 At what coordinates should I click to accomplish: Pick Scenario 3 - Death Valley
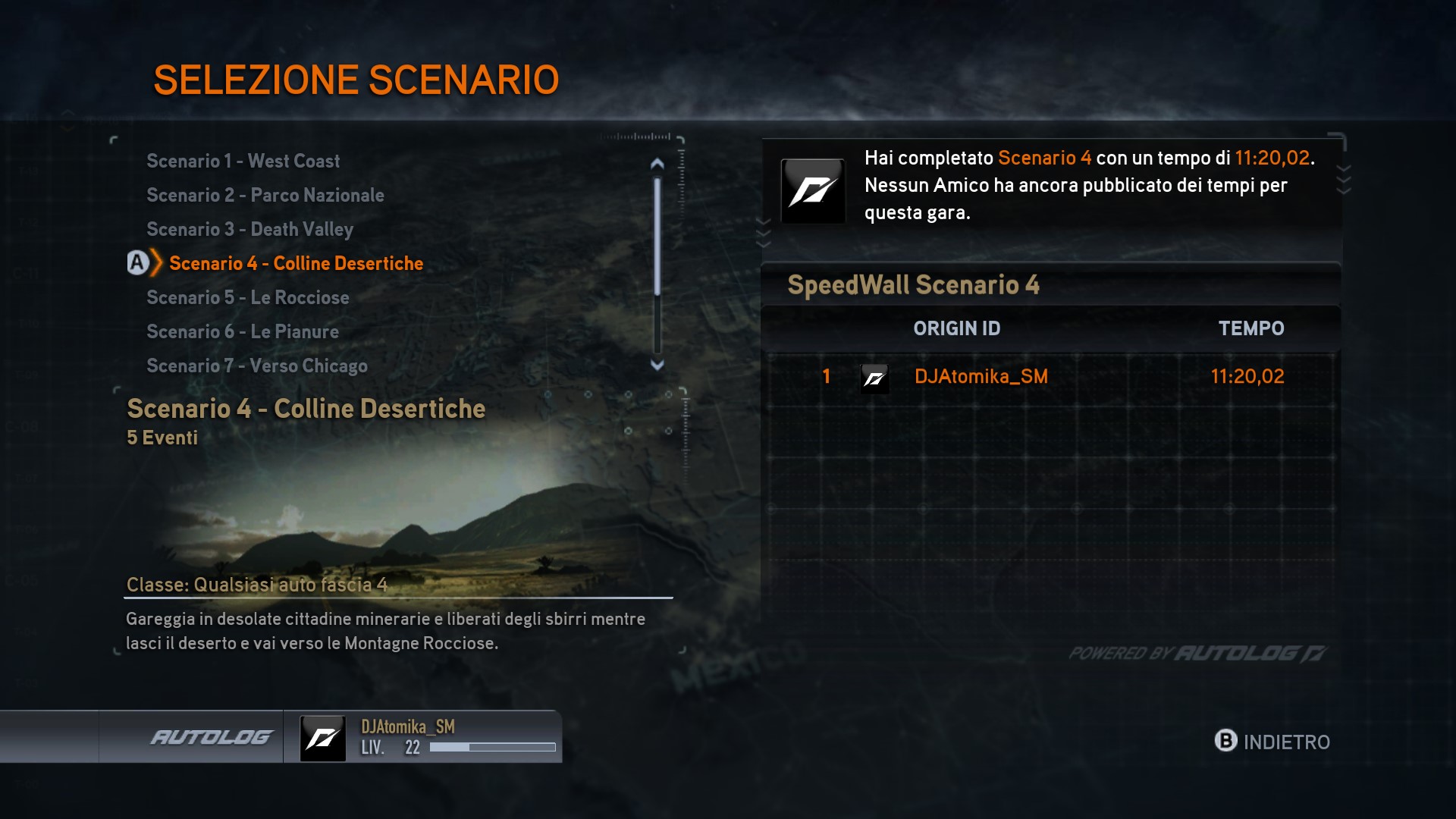point(249,229)
